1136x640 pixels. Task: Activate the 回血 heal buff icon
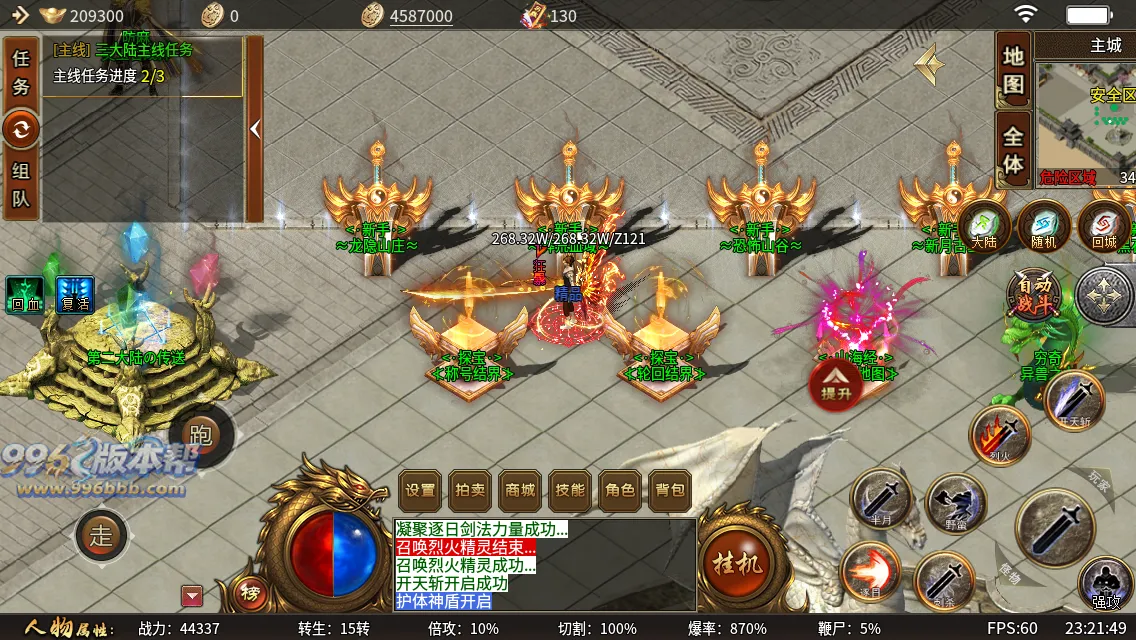click(25, 295)
